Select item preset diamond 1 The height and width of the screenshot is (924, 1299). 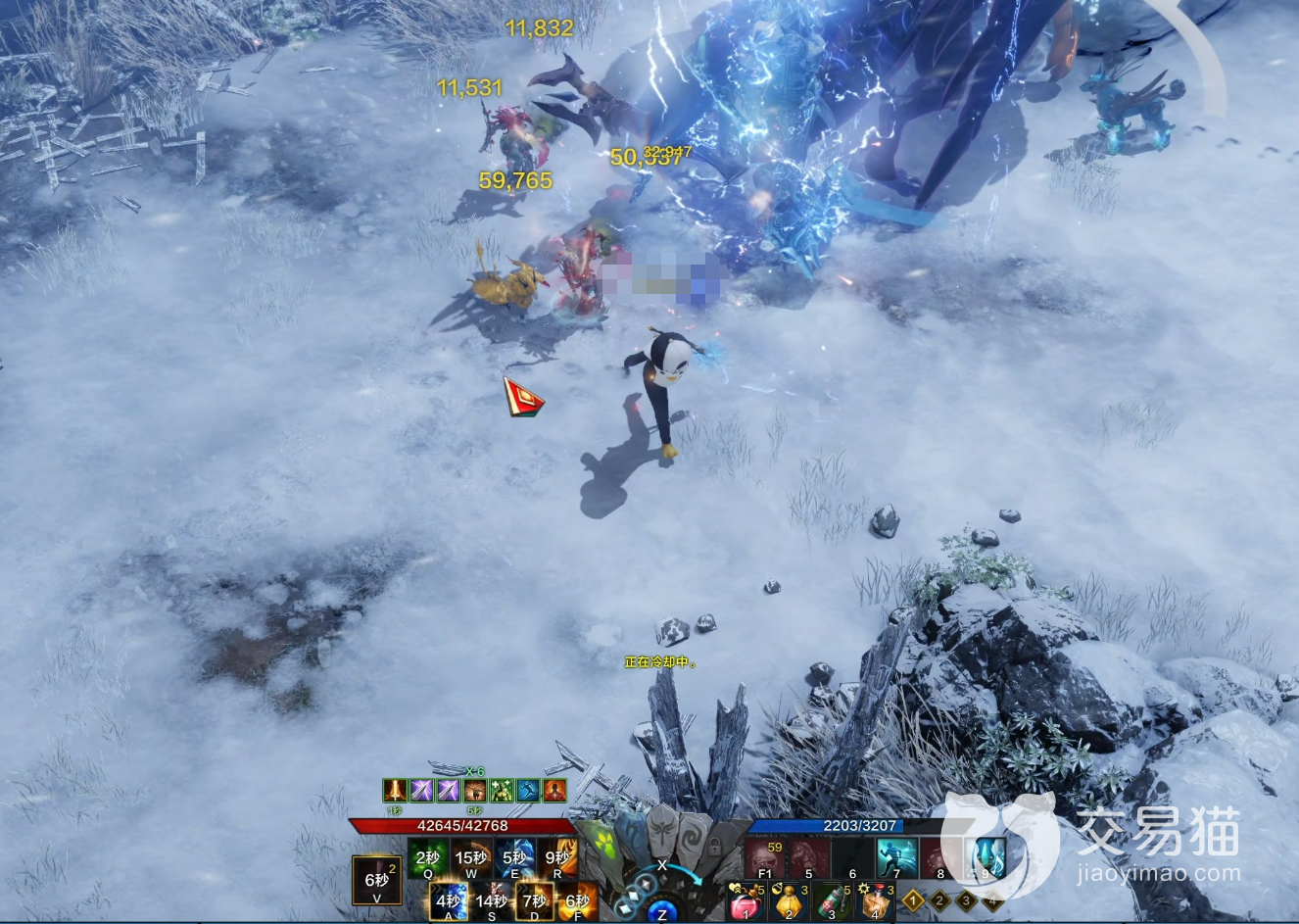[x=914, y=900]
